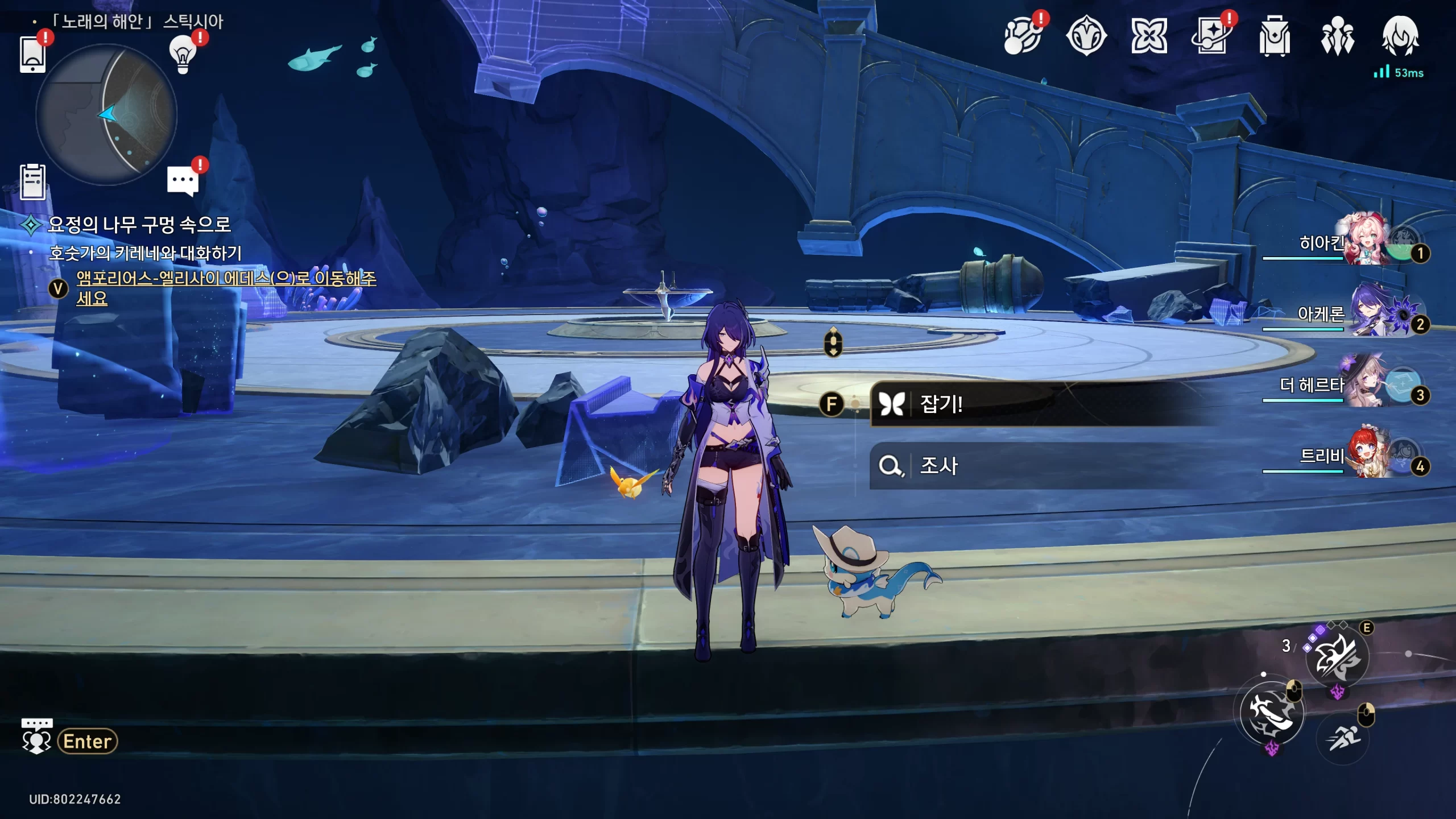
Task: Open the four-petal flower icon in top bar
Action: (1149, 37)
